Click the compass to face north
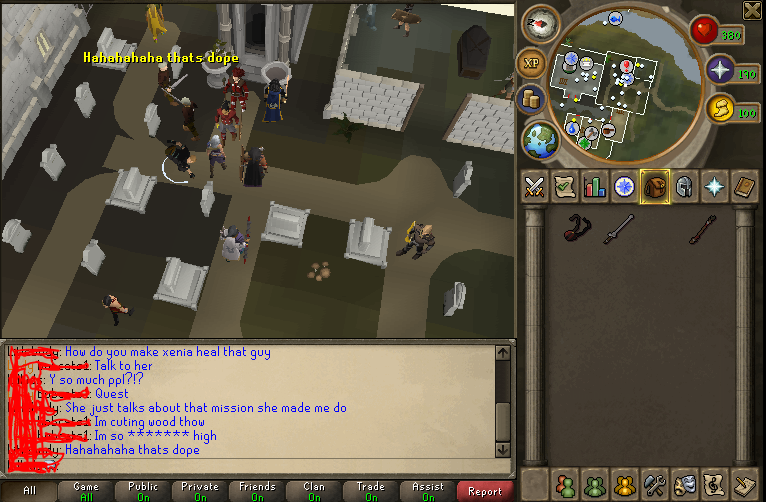 click(541, 23)
